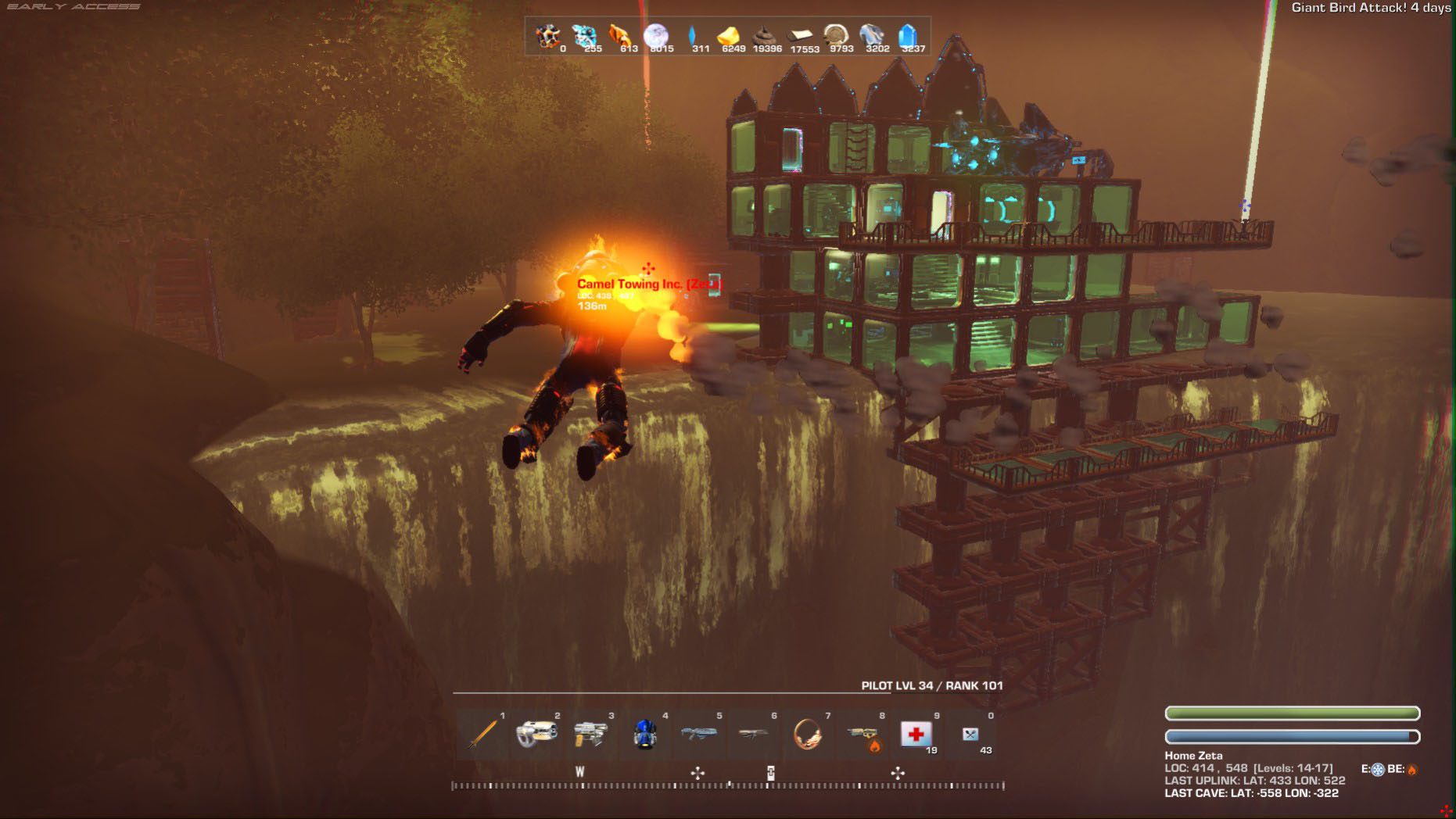This screenshot has height=819, width=1456.
Task: Use the red cross medkit slot
Action: (x=916, y=734)
